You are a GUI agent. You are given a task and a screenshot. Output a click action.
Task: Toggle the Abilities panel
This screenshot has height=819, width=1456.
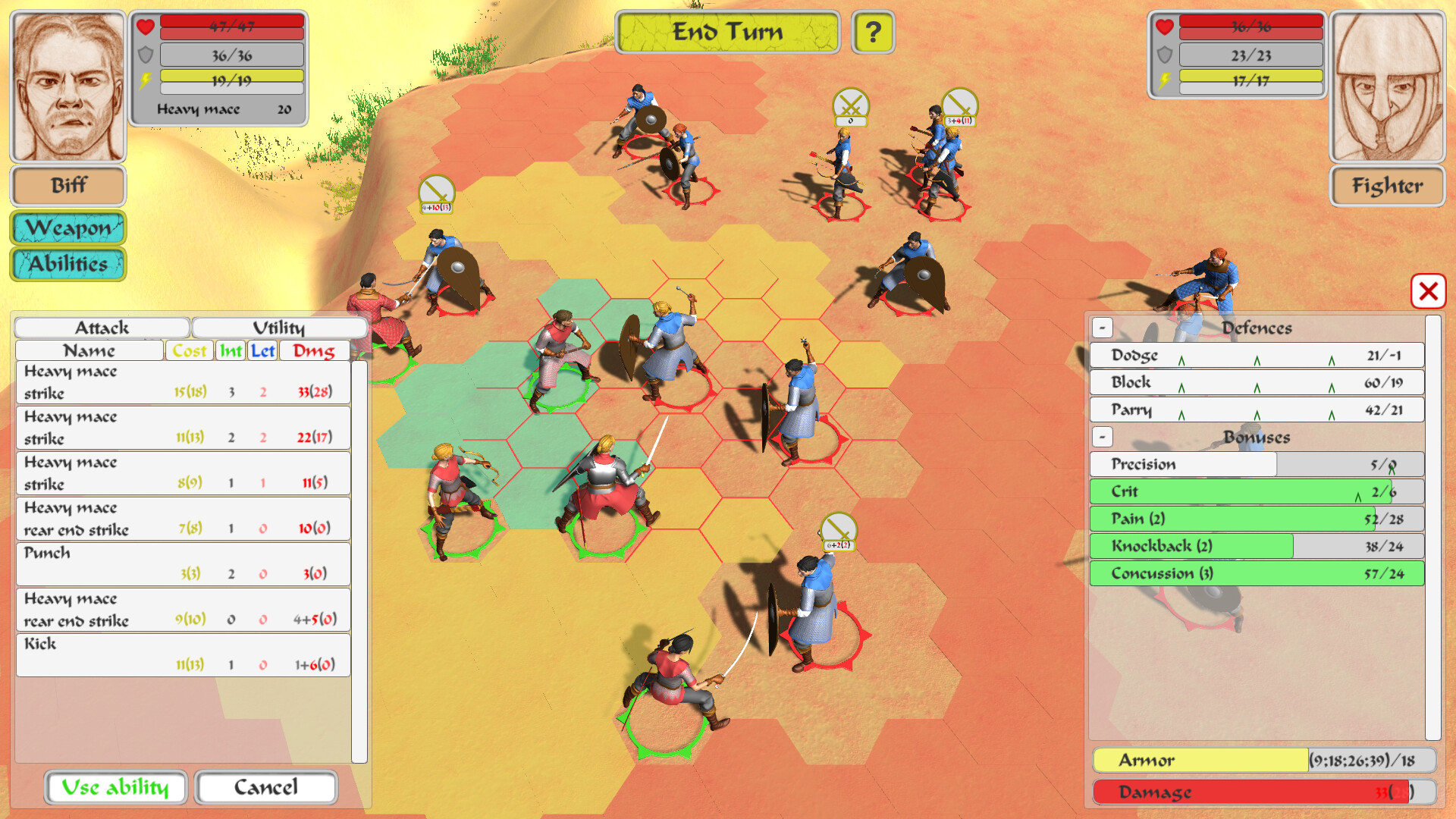67,265
